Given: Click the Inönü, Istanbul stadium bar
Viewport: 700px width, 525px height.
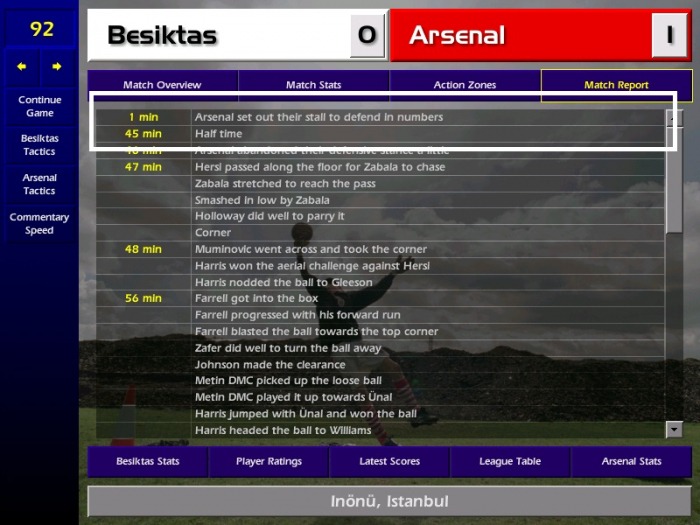Looking at the screenshot, I should [x=389, y=501].
